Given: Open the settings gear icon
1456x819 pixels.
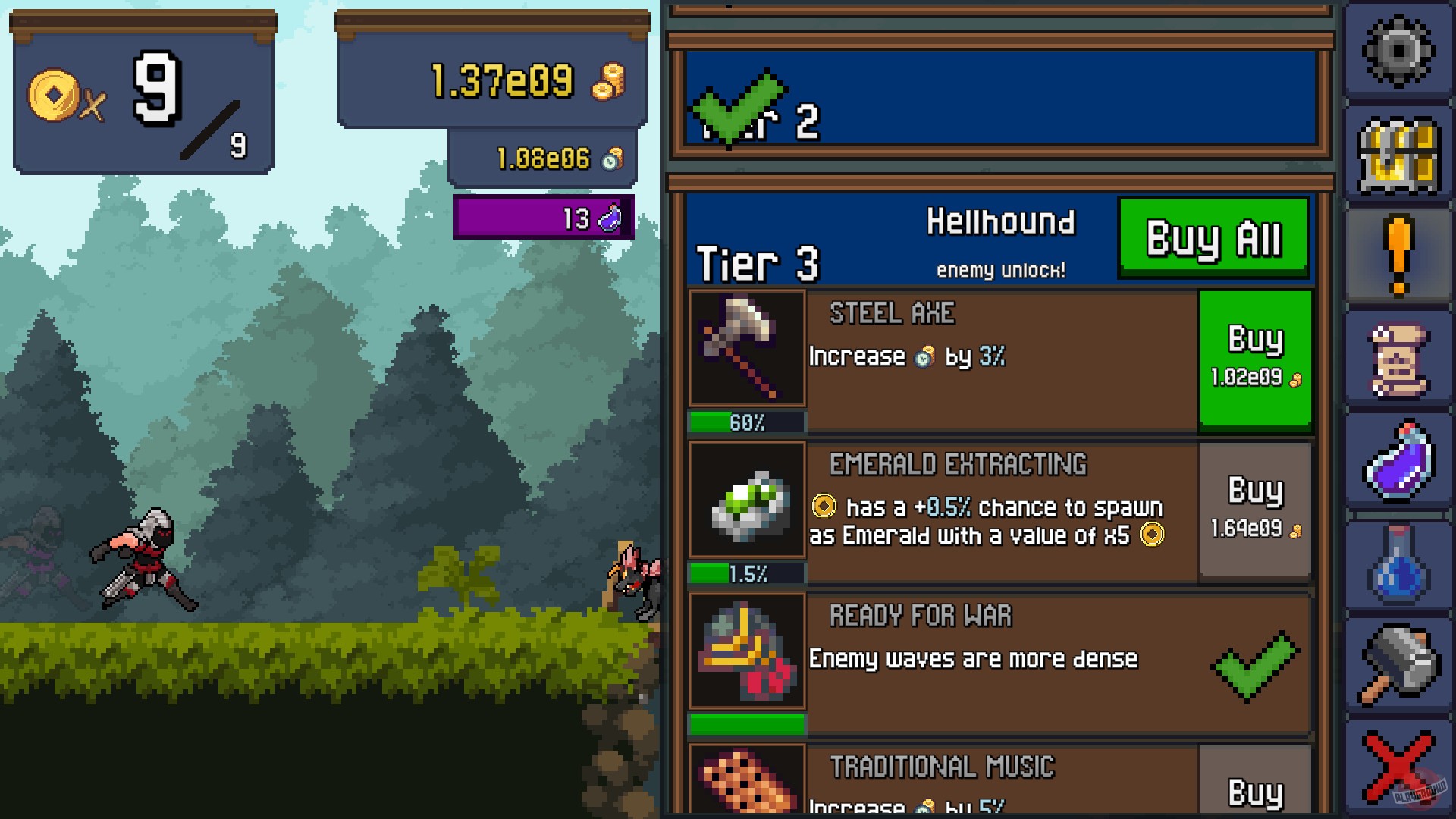Looking at the screenshot, I should click(1399, 49).
